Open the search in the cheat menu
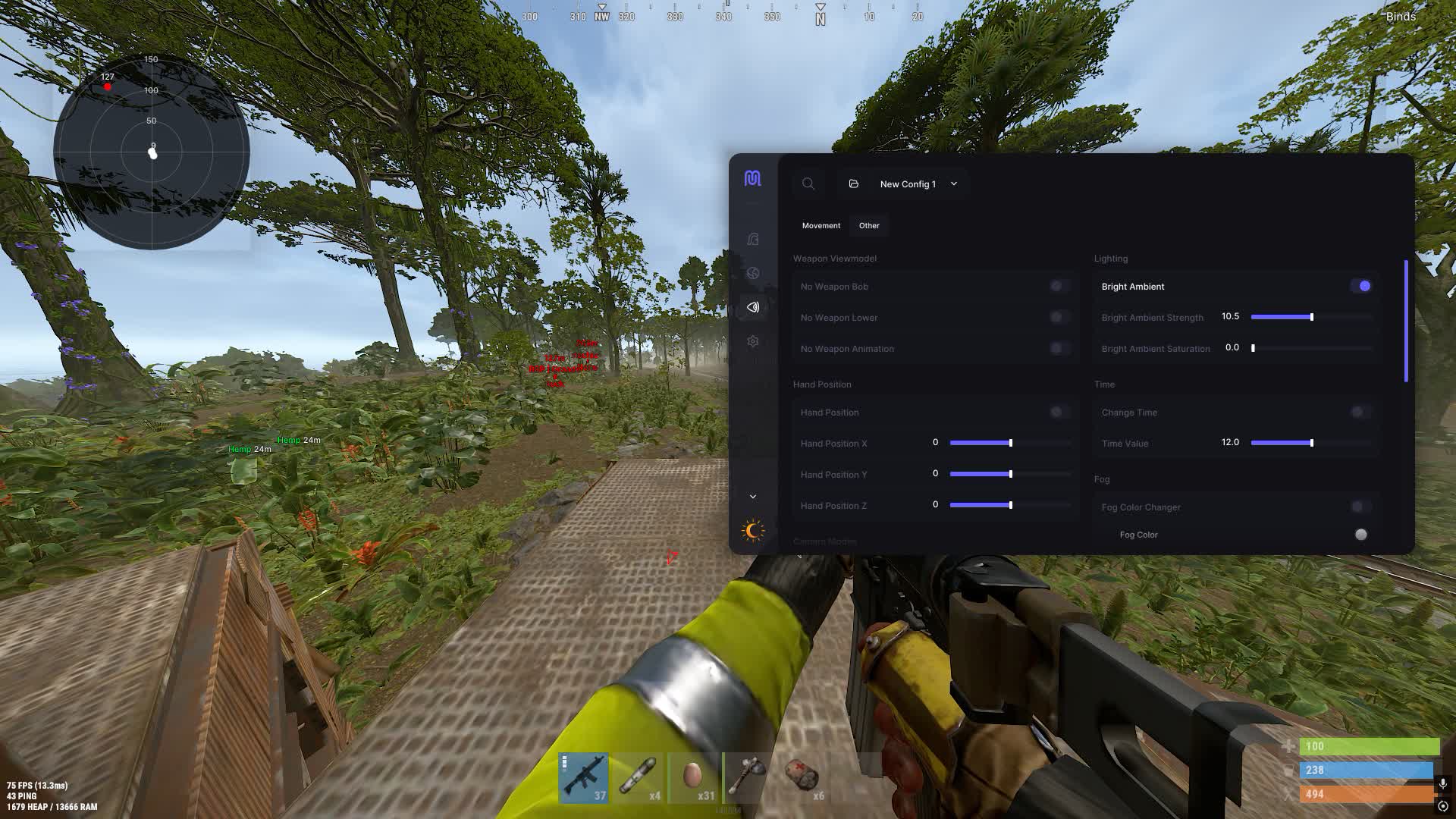 [808, 184]
